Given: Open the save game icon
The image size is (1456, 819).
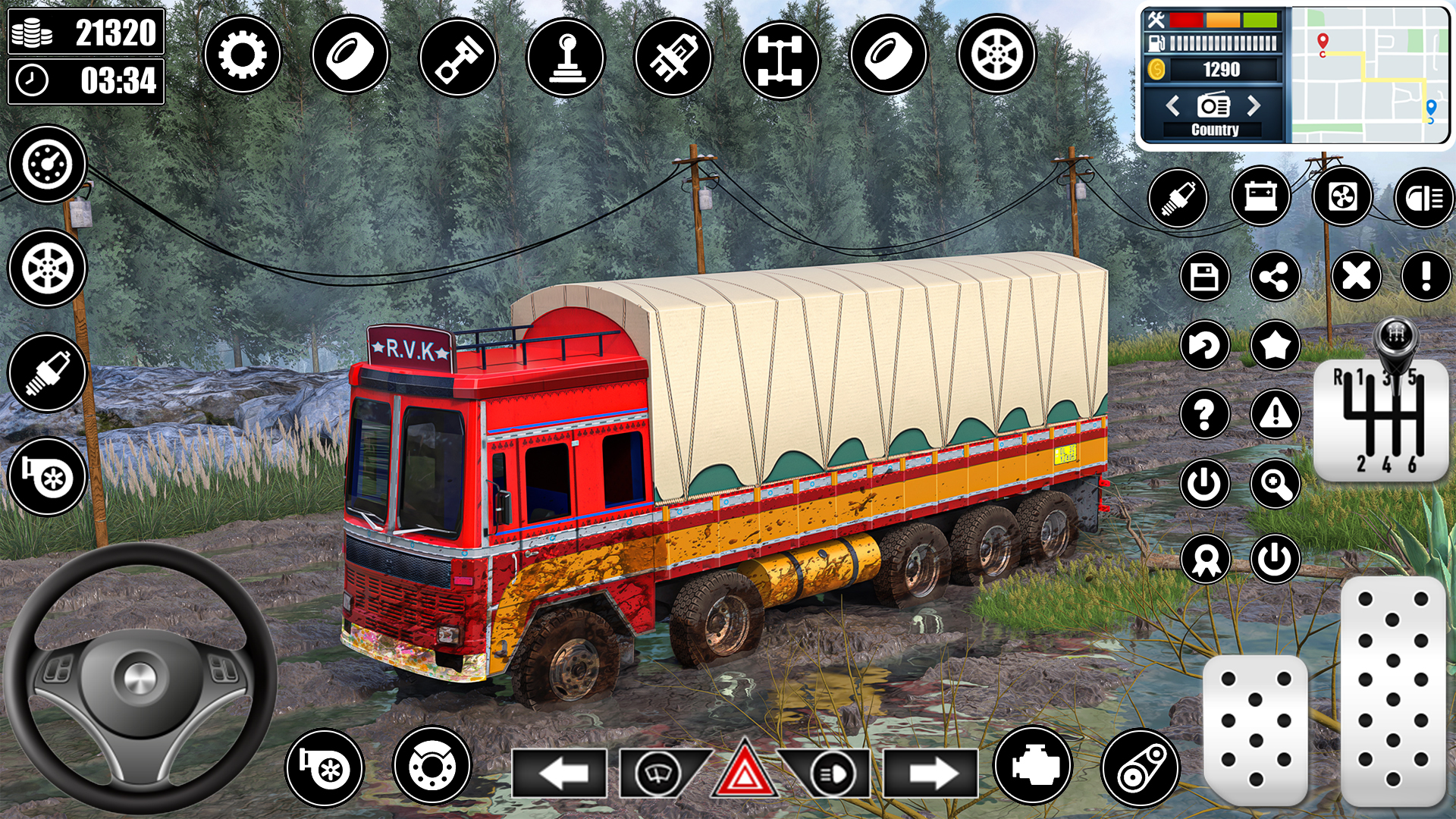Looking at the screenshot, I should tap(1207, 276).
